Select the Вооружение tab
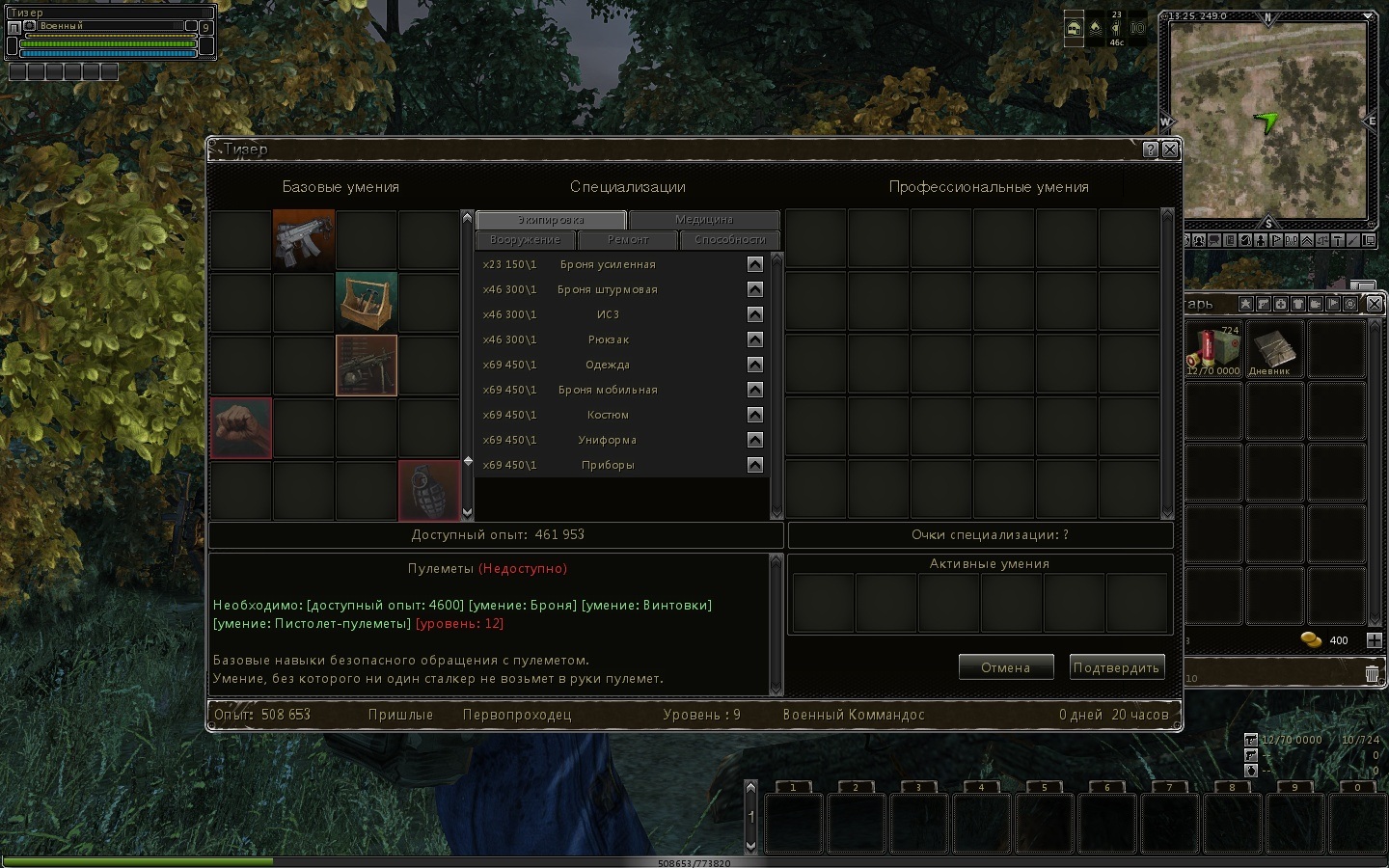Viewport: 1389px width, 868px height. [x=525, y=240]
